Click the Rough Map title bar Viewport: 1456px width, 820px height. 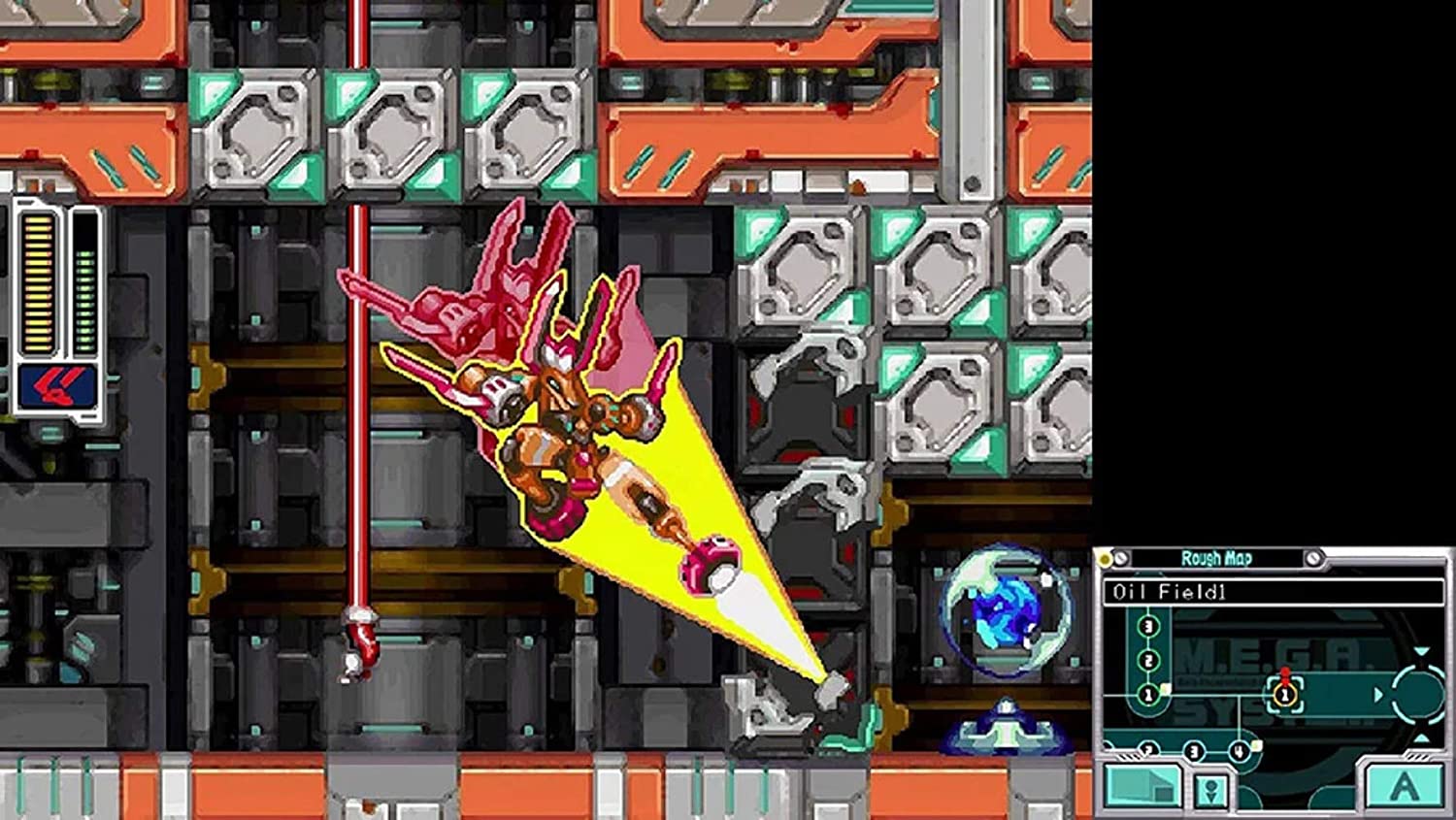(x=1216, y=558)
